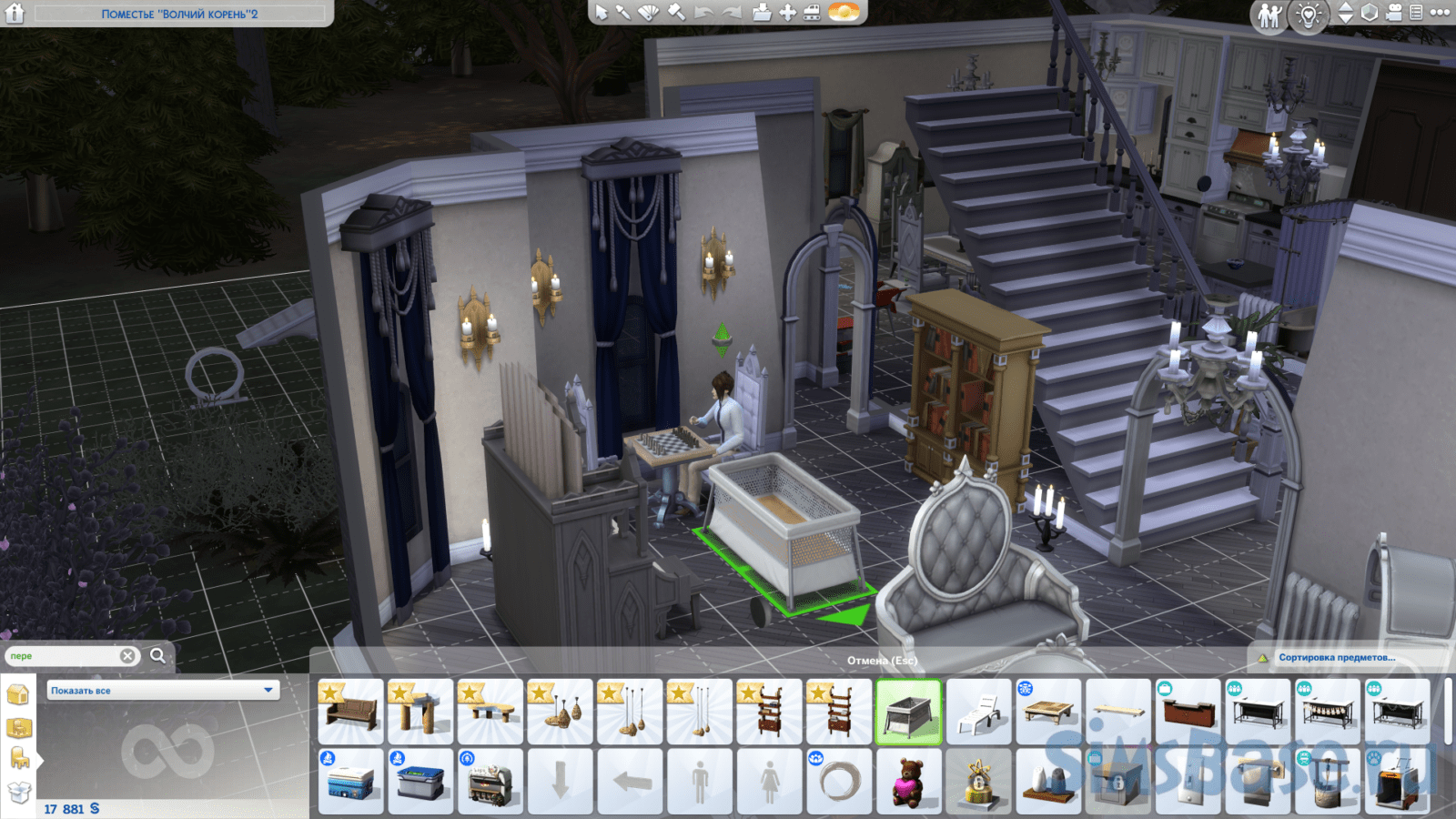Clear the search field text
This screenshot has width=1456, height=819.
click(127, 655)
